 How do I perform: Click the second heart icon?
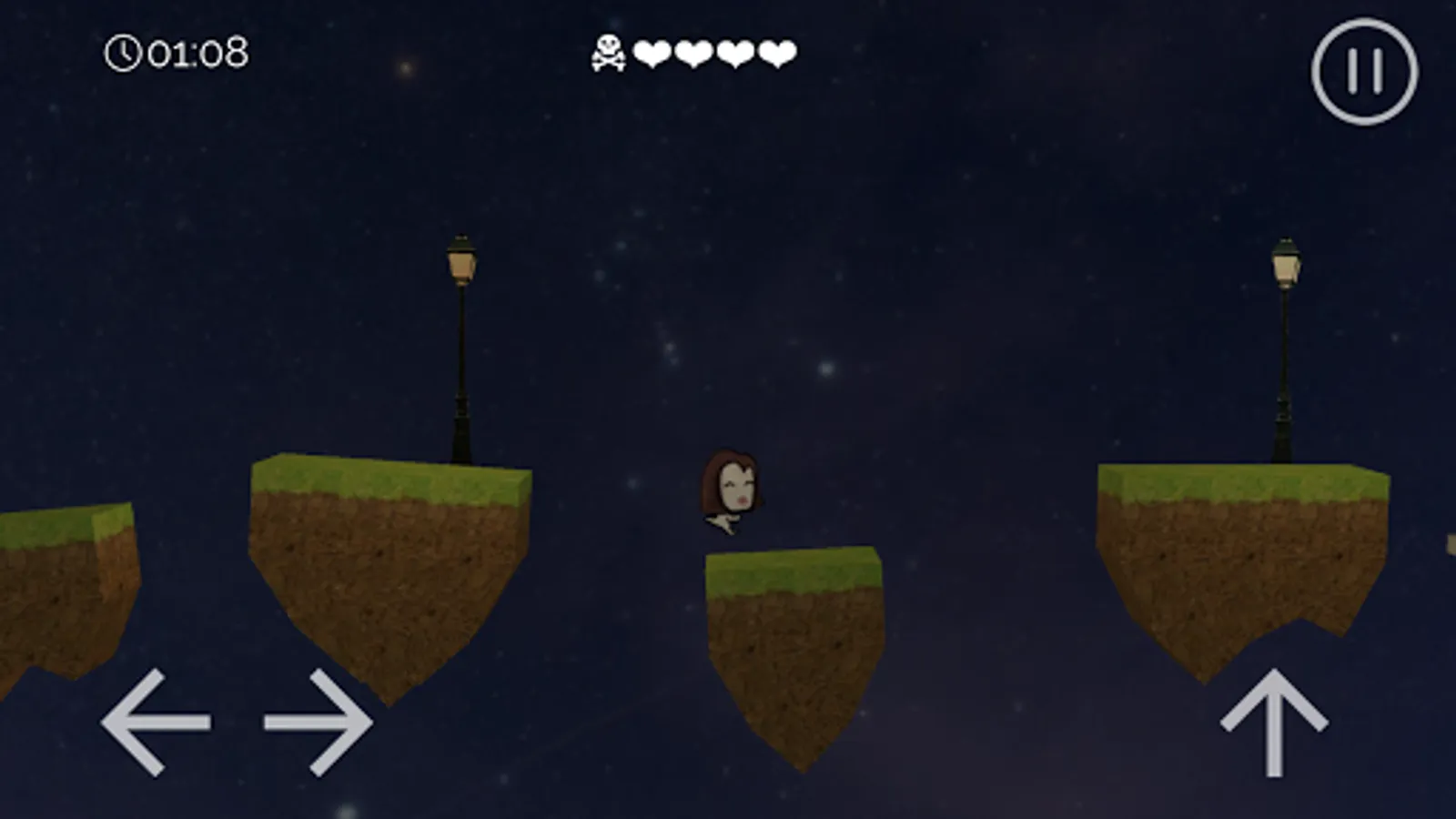[x=694, y=53]
